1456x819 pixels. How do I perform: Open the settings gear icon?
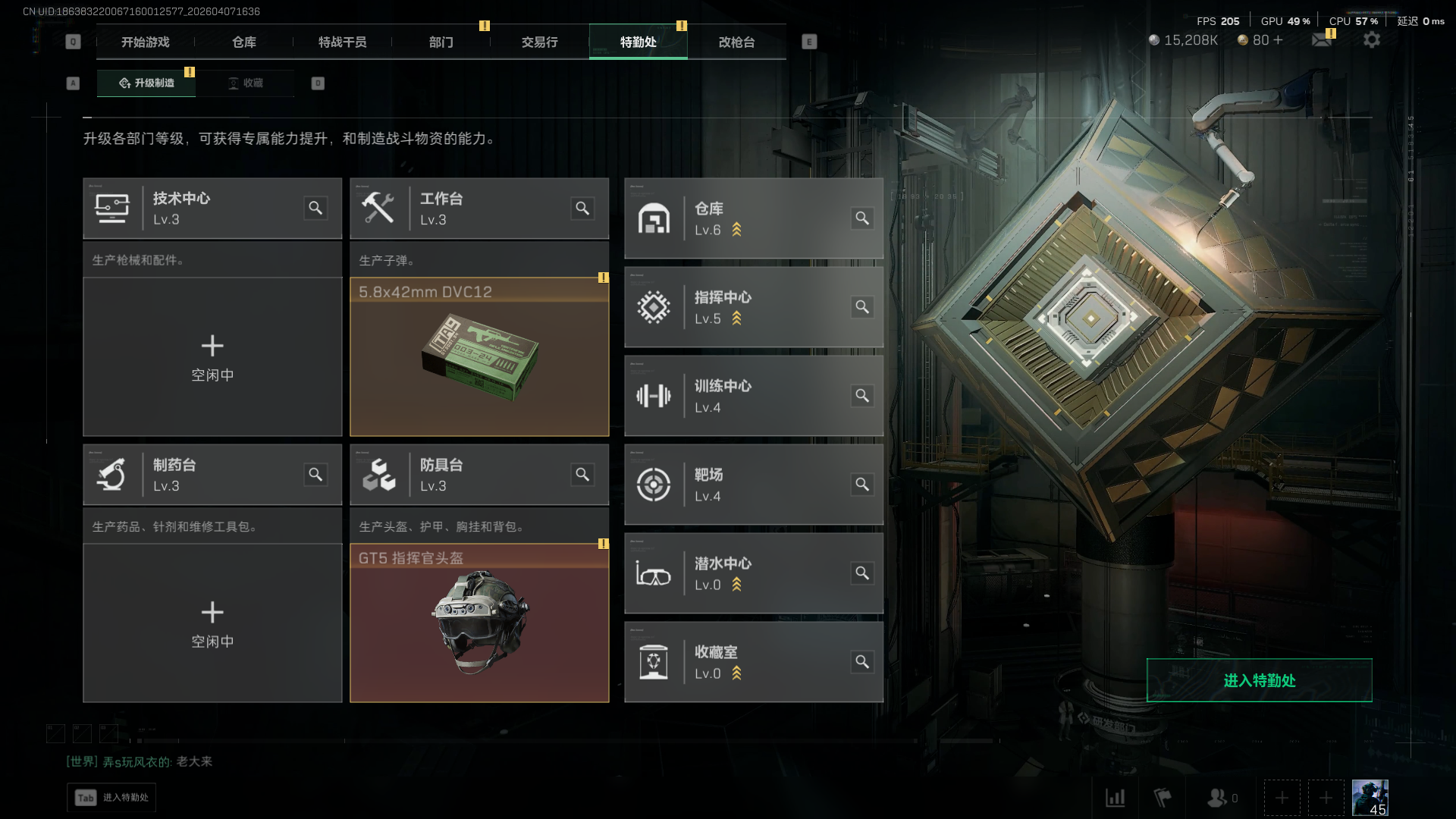point(1372,40)
